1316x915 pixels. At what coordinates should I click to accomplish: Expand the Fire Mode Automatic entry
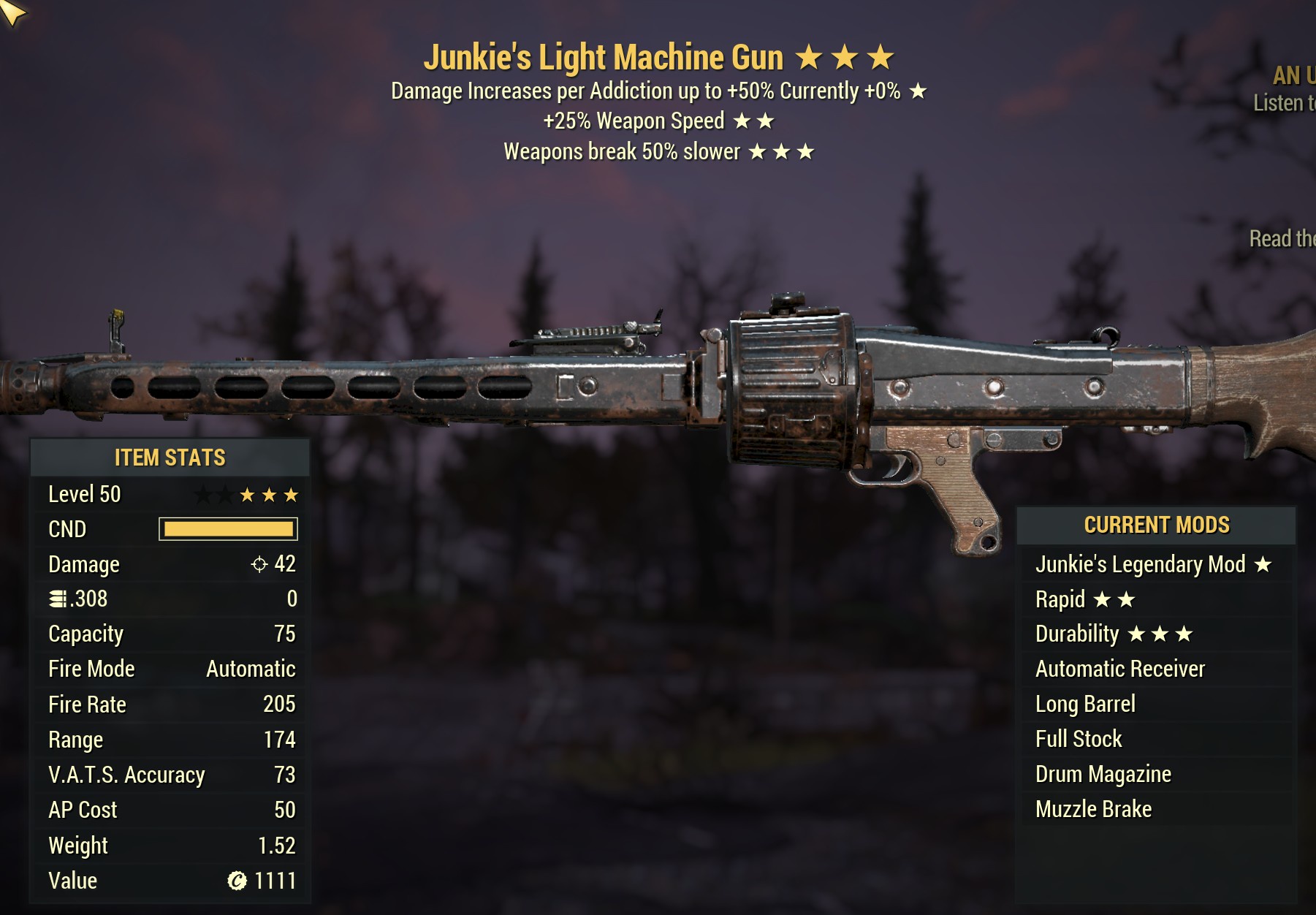(170, 669)
